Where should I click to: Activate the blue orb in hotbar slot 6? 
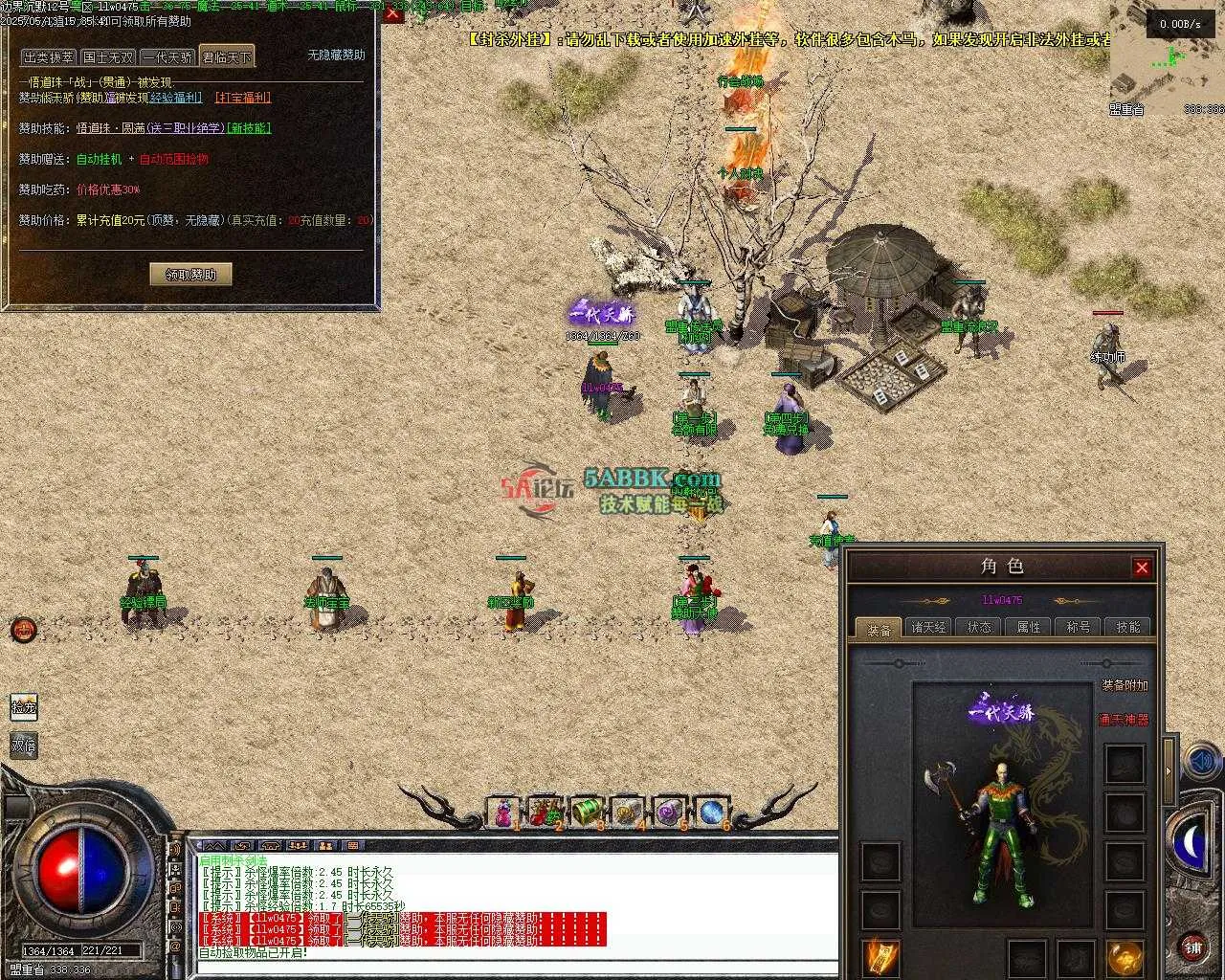tap(710, 813)
